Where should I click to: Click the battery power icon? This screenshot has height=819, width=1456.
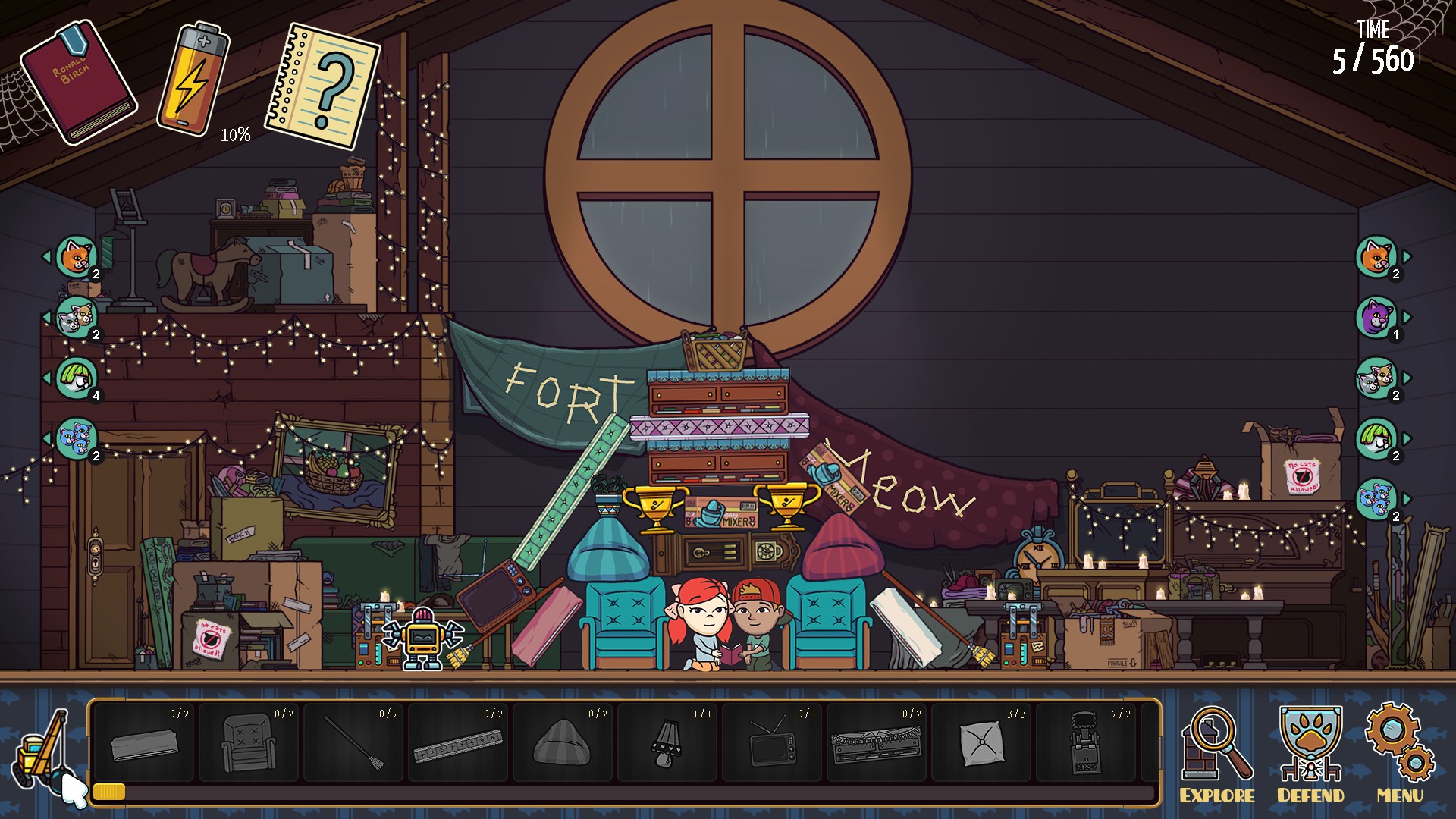(x=193, y=80)
